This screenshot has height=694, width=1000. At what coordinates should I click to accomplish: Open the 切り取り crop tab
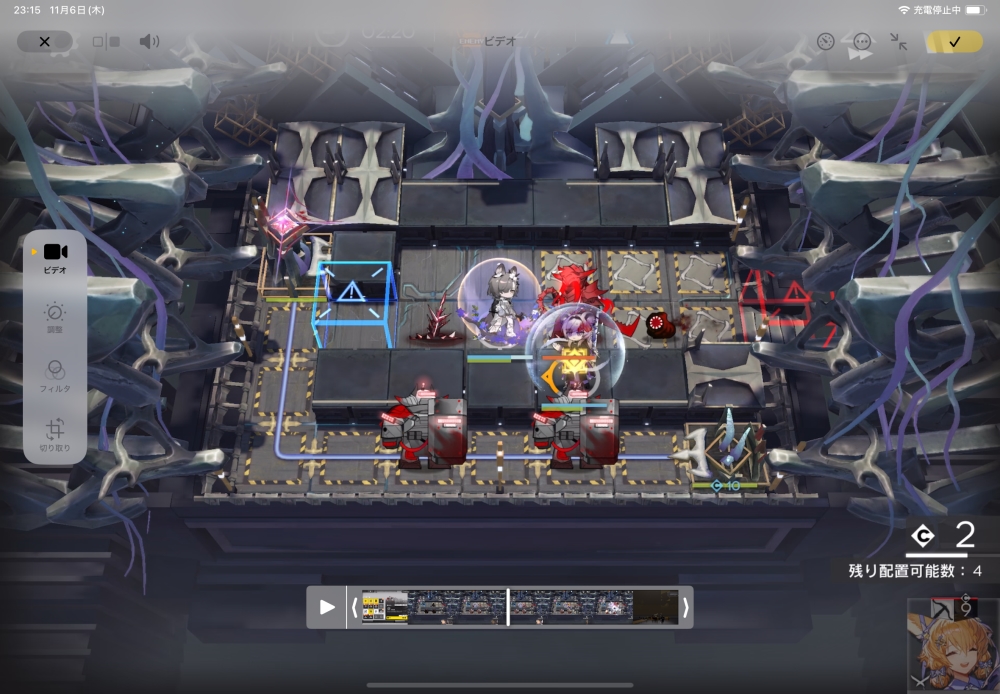(x=55, y=433)
